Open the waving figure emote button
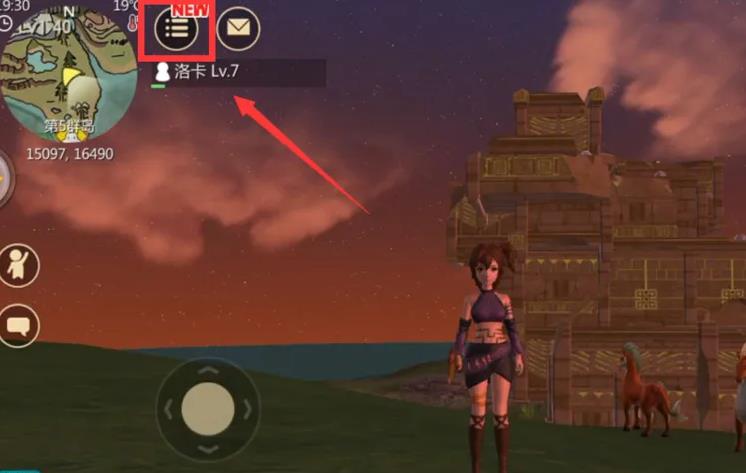This screenshot has width=746, height=473. coord(18,265)
